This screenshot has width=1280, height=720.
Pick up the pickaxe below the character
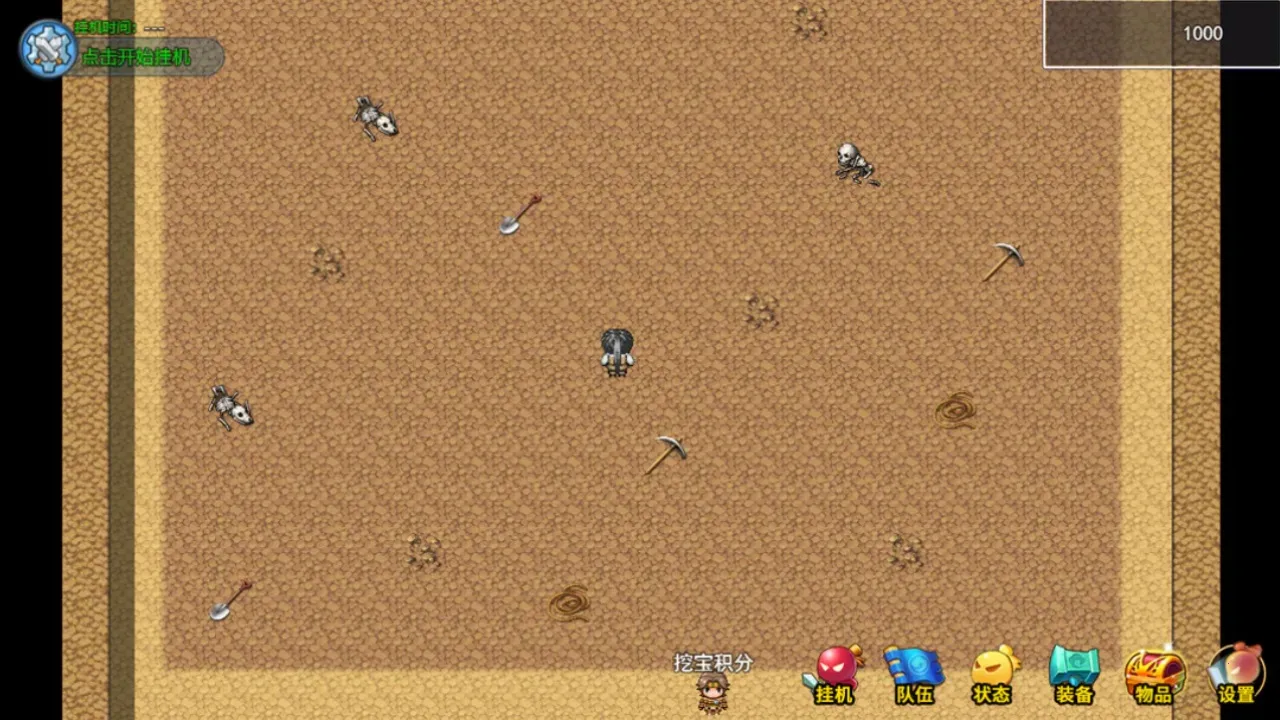tap(665, 455)
